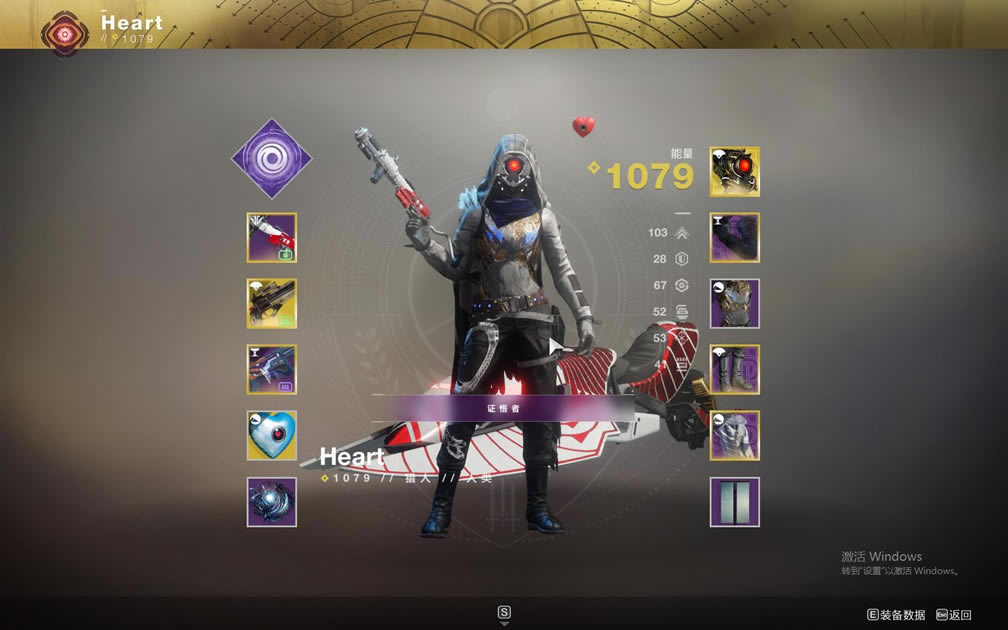Open the clan banner slot
Image resolution: width=1008 pixels, height=630 pixels.
(735, 502)
